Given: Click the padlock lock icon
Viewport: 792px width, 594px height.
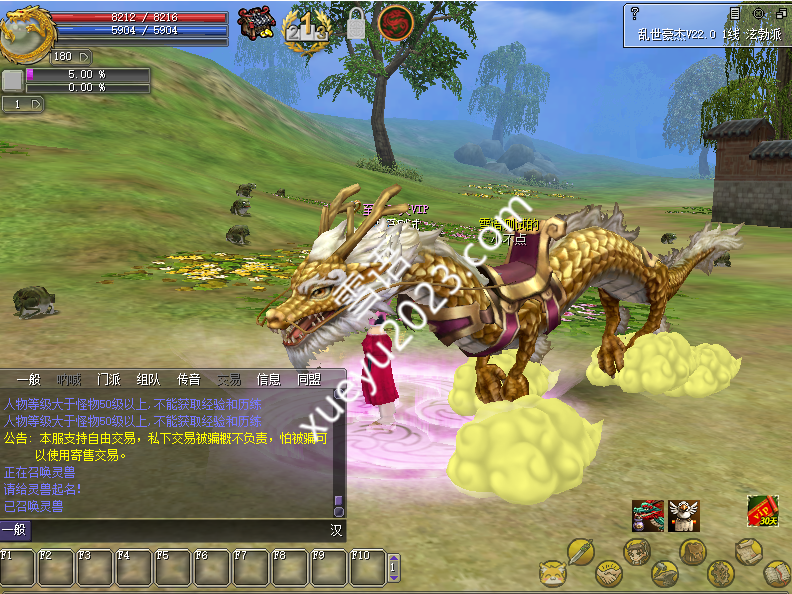Looking at the screenshot, I should tap(356, 23).
